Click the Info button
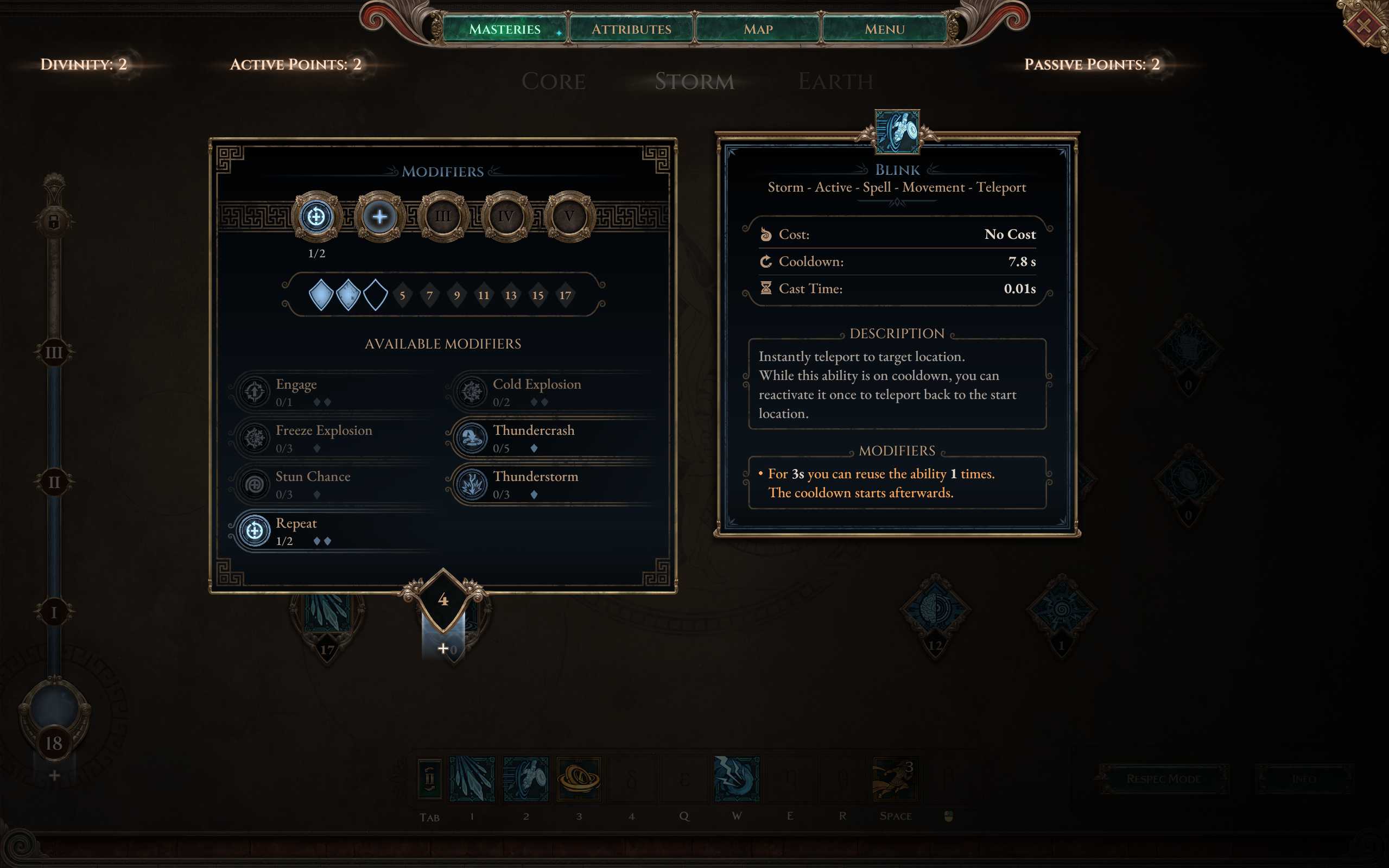1389x868 pixels. coord(1303,779)
